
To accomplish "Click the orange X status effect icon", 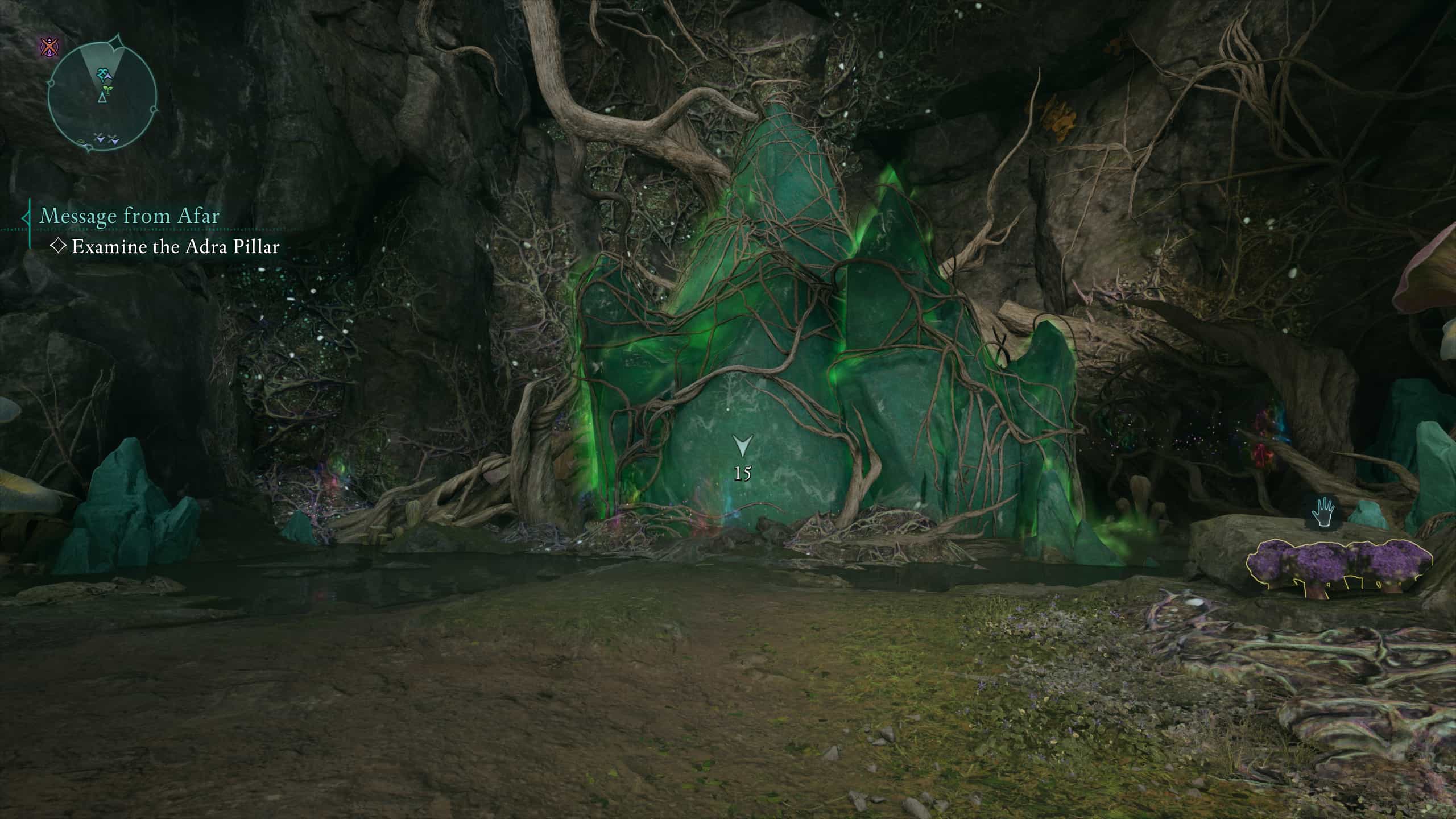I will click(x=49, y=45).
